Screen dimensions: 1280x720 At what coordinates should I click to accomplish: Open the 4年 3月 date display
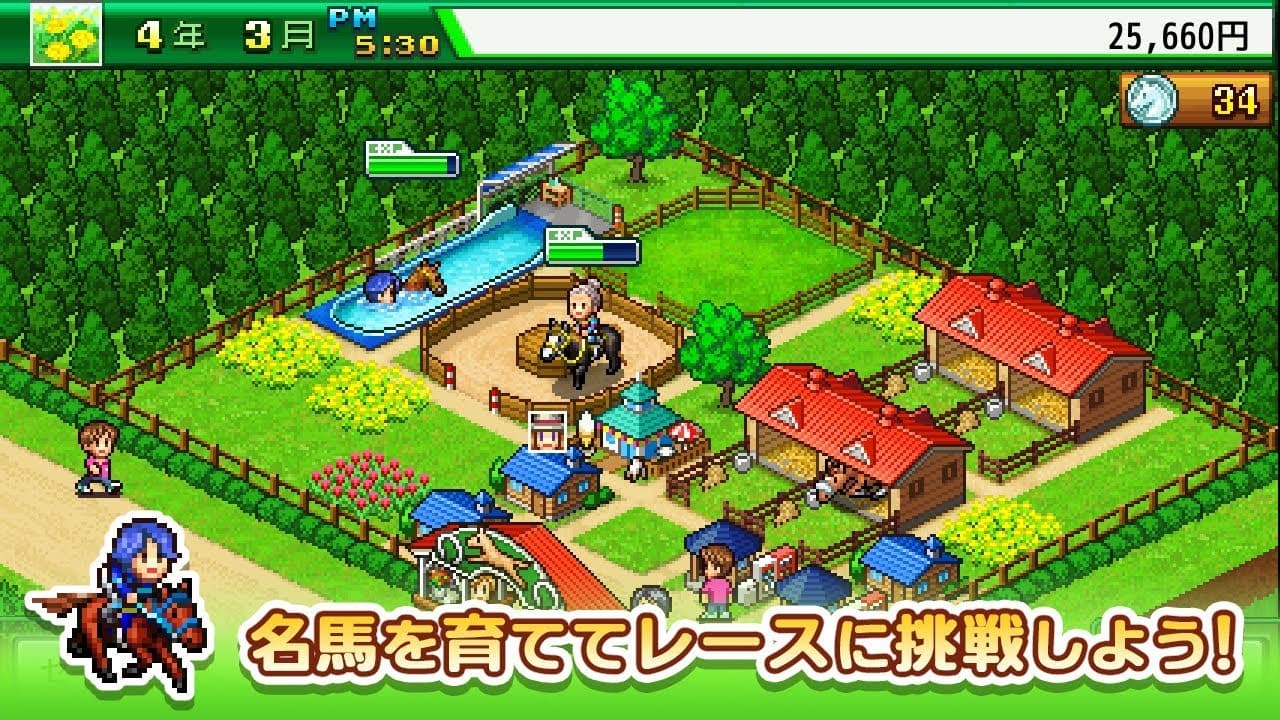(213, 31)
